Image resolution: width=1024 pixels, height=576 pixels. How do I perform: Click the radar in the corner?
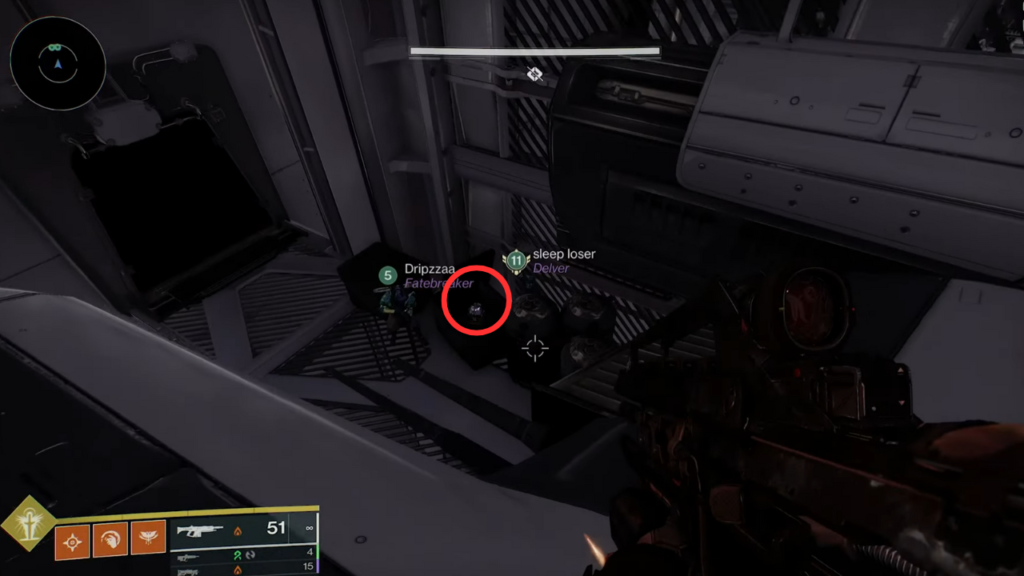[x=57, y=63]
